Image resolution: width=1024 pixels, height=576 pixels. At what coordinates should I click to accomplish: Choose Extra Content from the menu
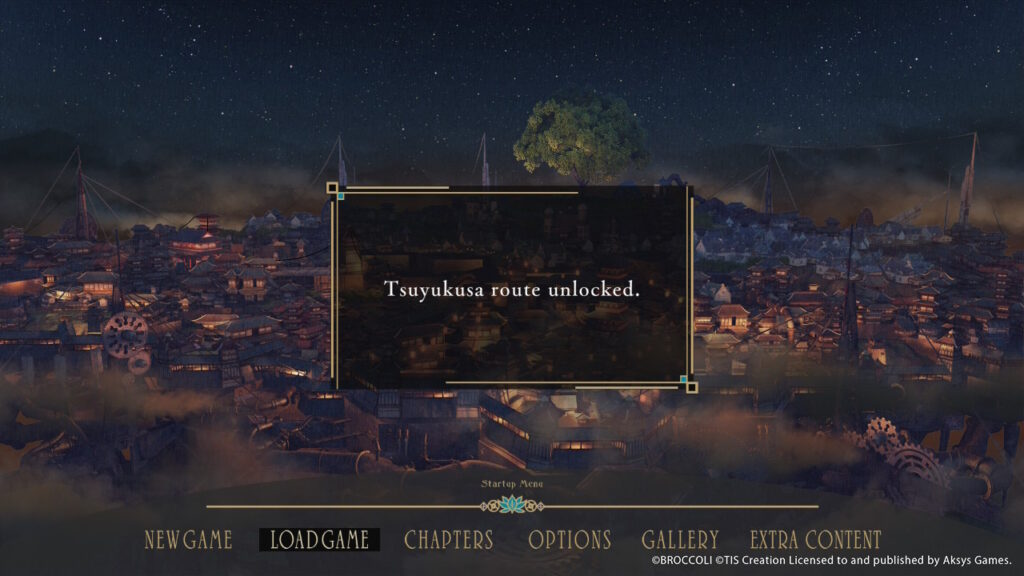(x=816, y=540)
